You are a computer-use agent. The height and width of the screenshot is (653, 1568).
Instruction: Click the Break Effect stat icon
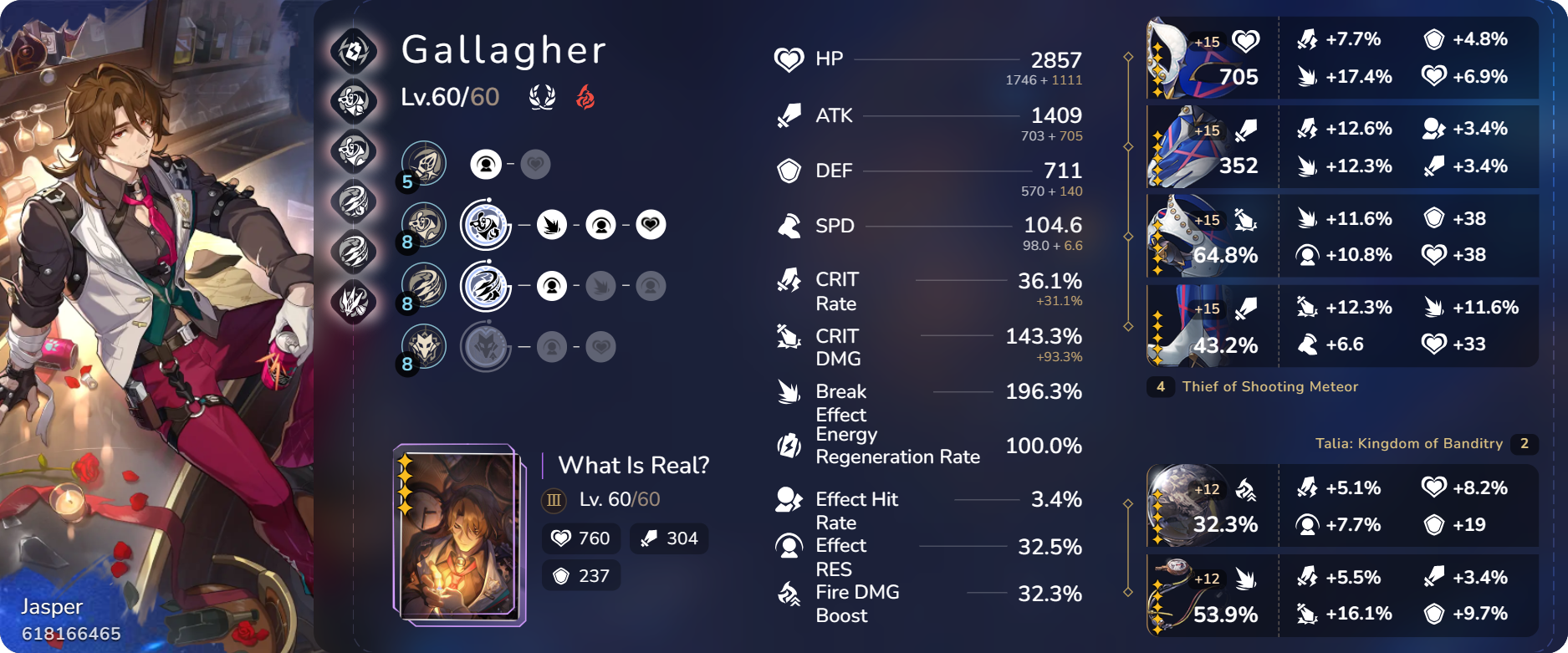787,392
